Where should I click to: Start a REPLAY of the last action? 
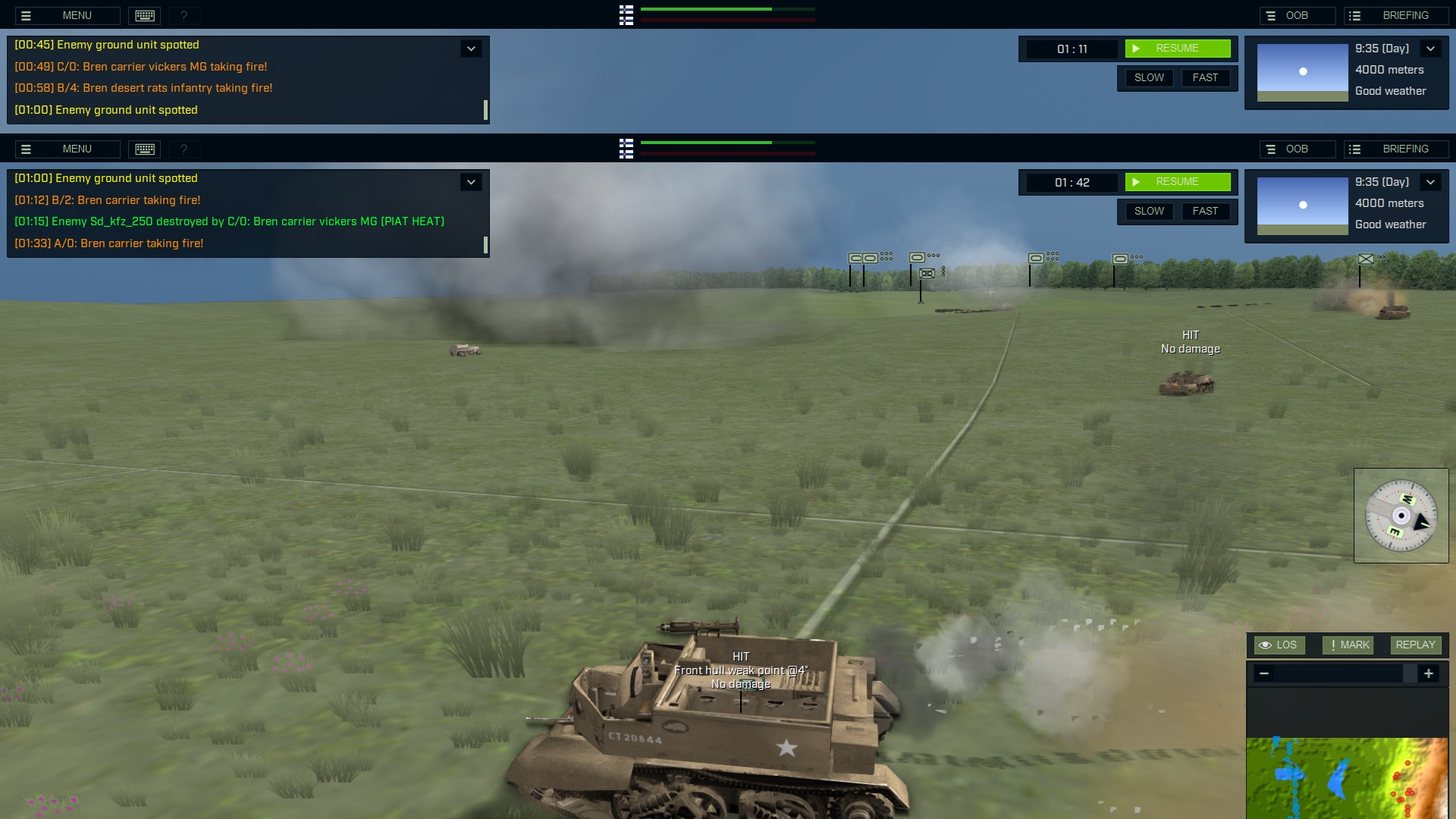pos(1415,645)
